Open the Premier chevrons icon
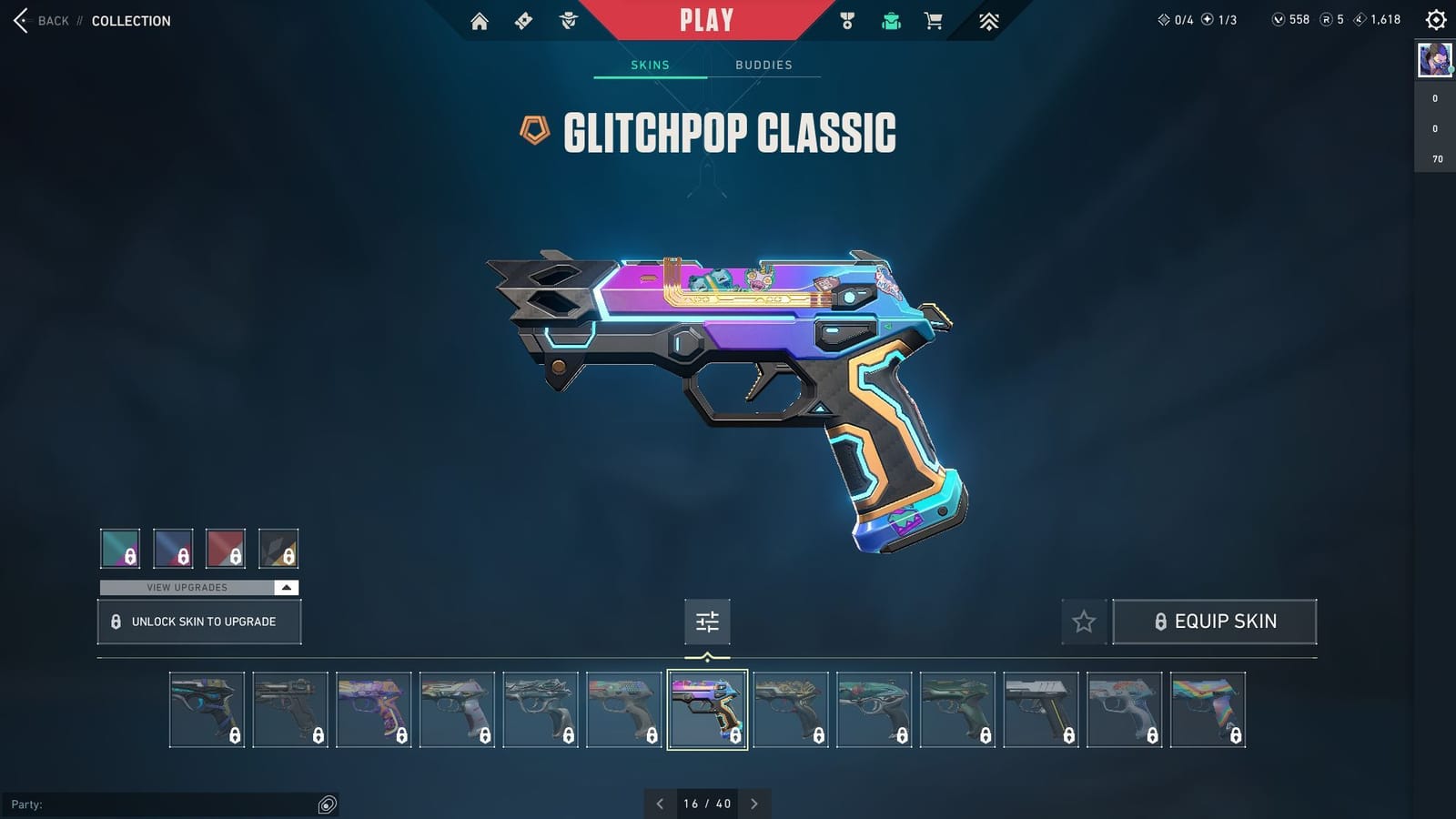This screenshot has height=819, width=1456. click(988, 20)
